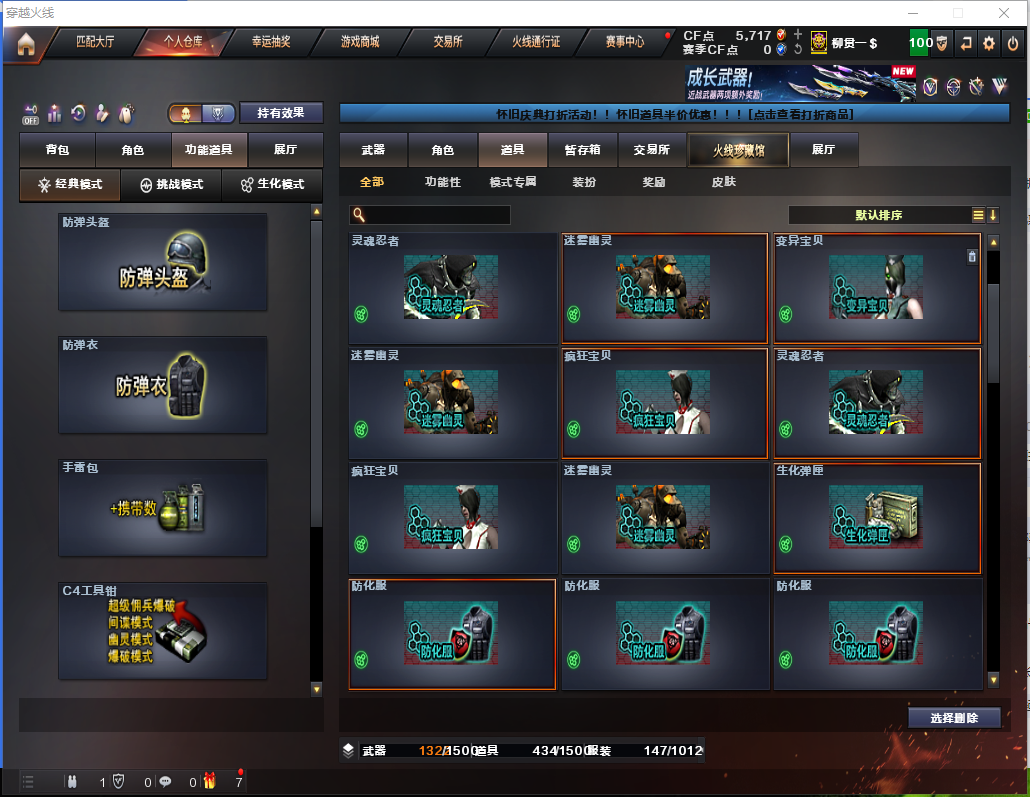Switch to 挑战模式 loadout tab
This screenshot has height=797, width=1030.
point(171,185)
